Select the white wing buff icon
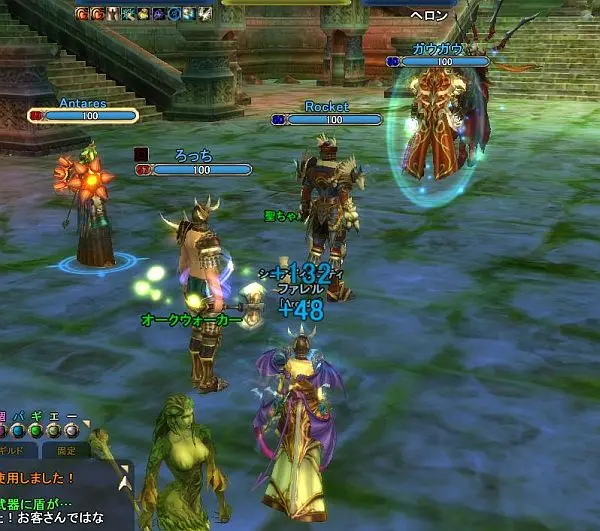 click(205, 13)
